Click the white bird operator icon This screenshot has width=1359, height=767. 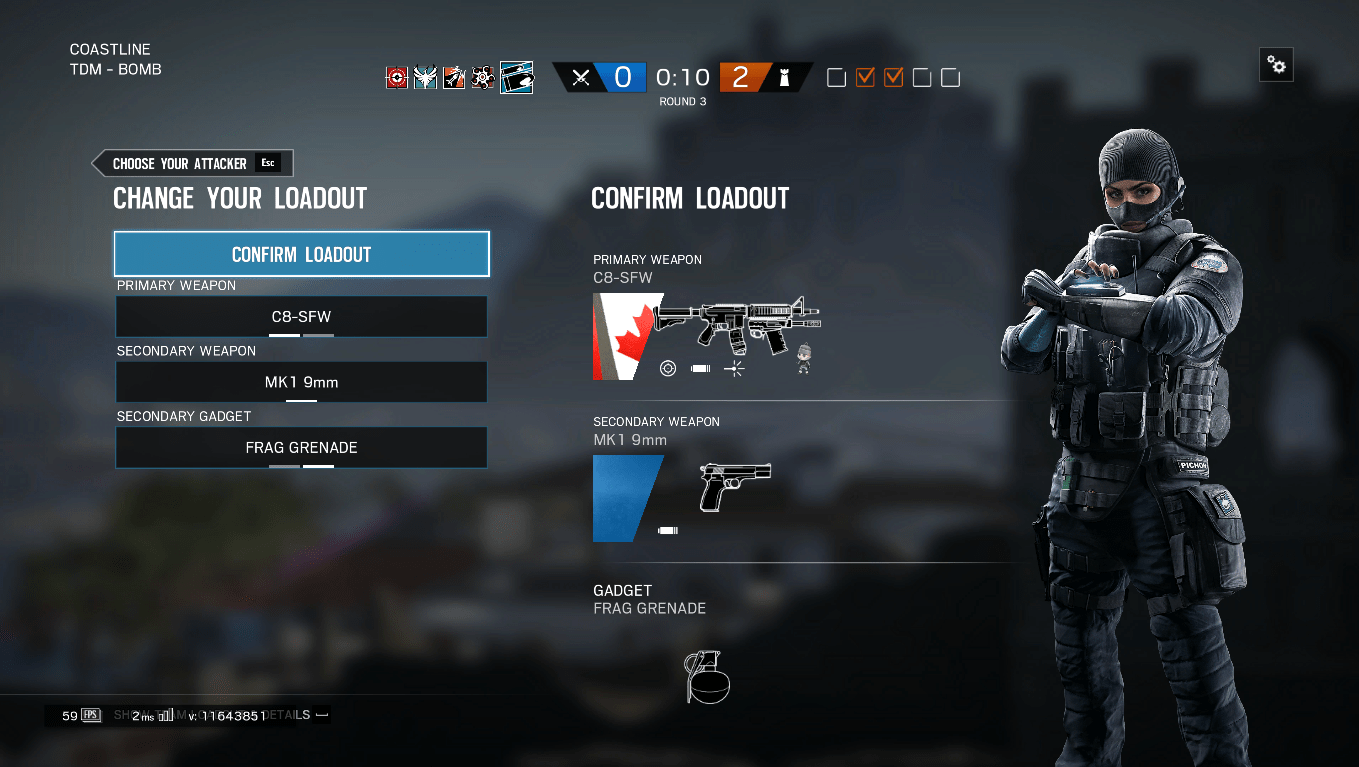425,77
